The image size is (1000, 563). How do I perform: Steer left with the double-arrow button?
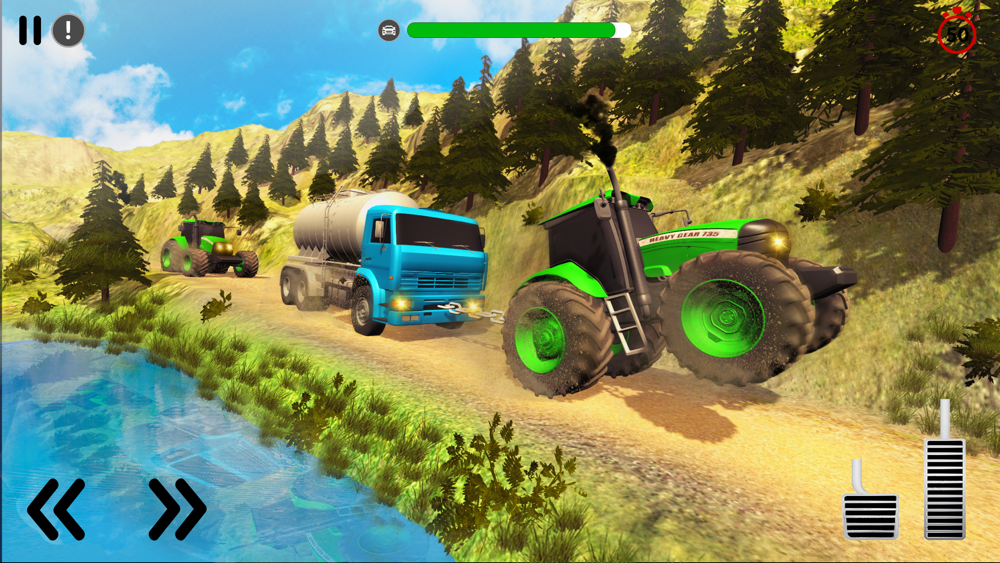56,509
